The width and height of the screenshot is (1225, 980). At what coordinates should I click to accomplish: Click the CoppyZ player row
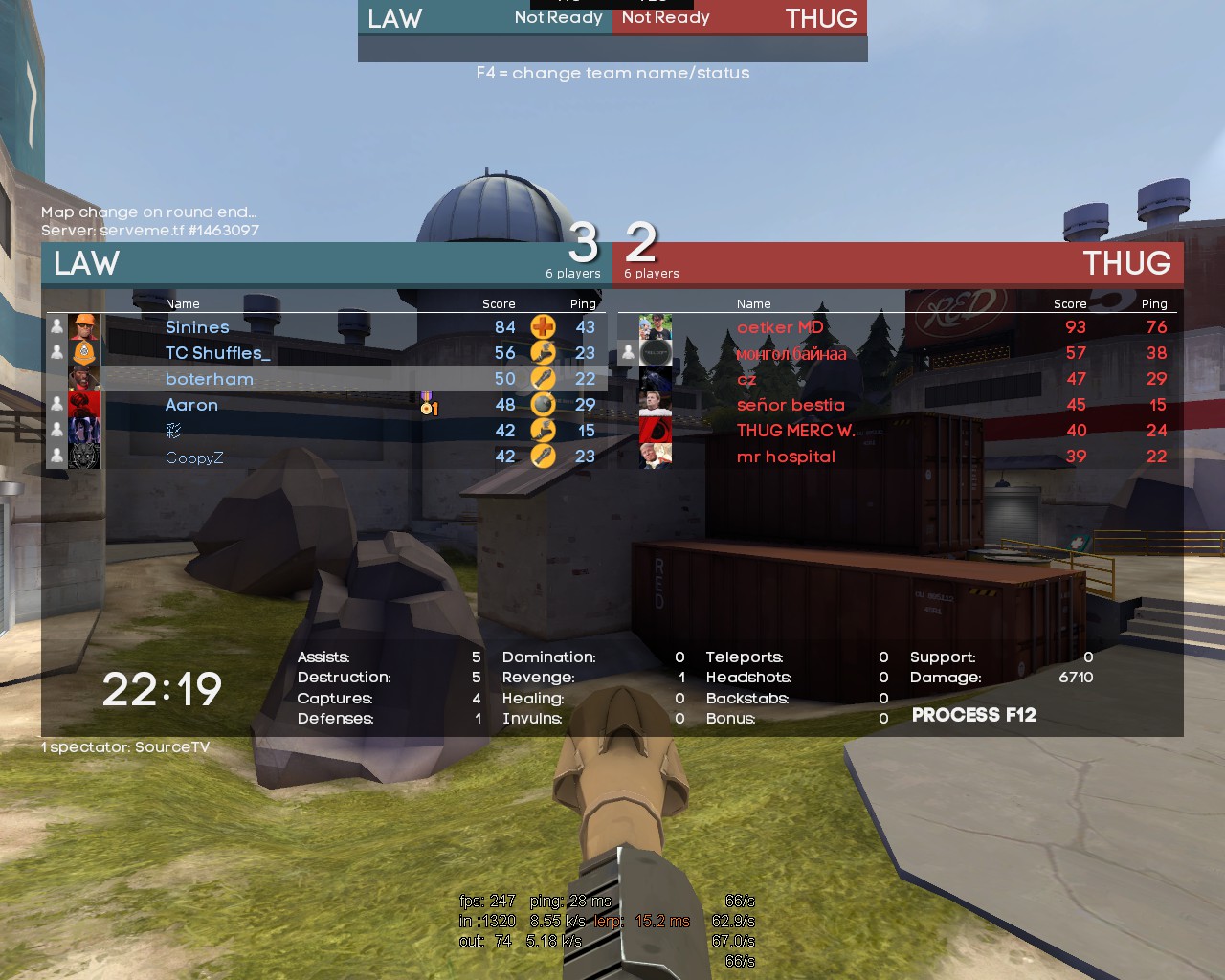click(194, 457)
